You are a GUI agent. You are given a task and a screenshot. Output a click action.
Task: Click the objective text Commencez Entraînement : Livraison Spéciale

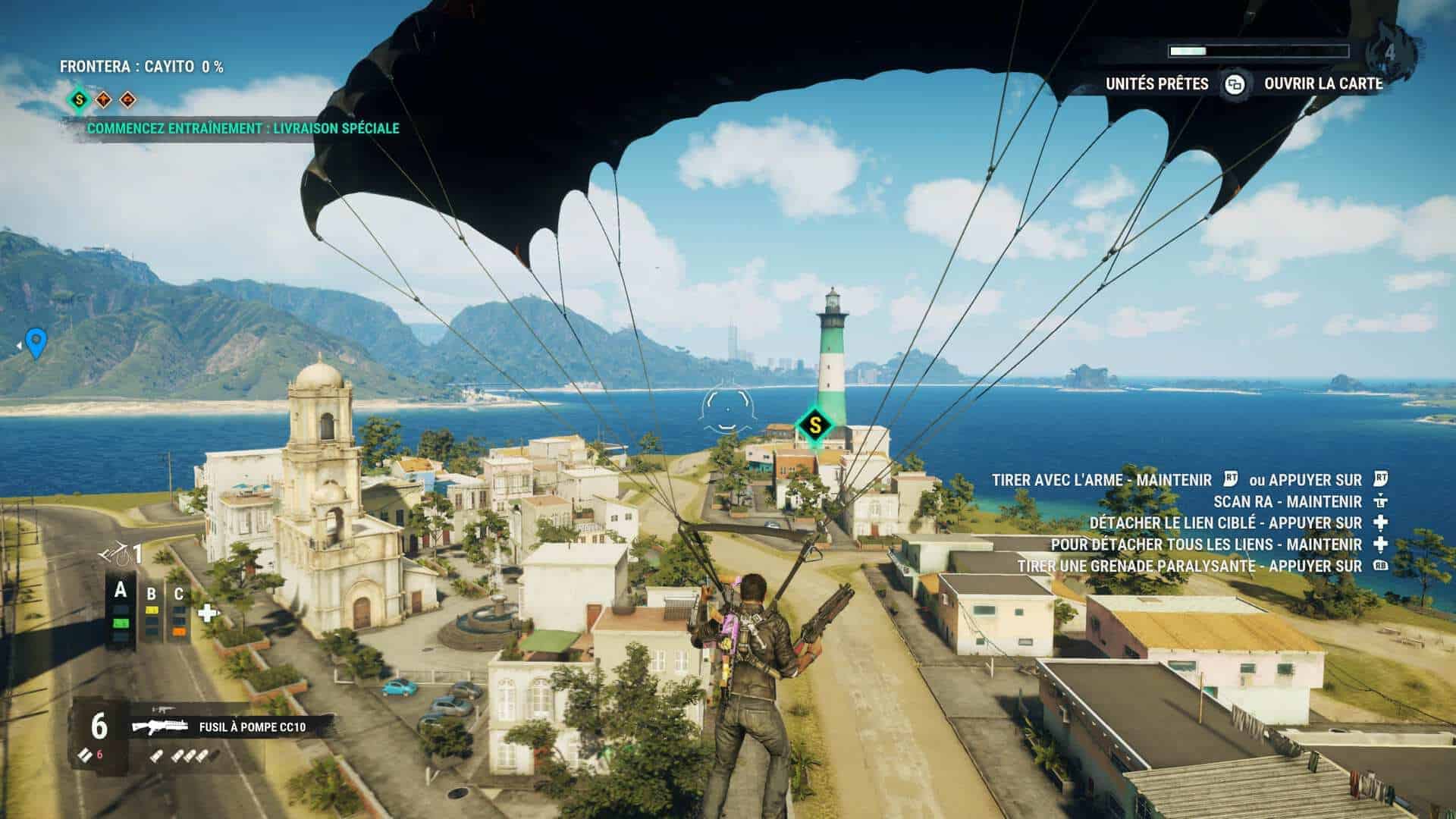[x=243, y=128]
